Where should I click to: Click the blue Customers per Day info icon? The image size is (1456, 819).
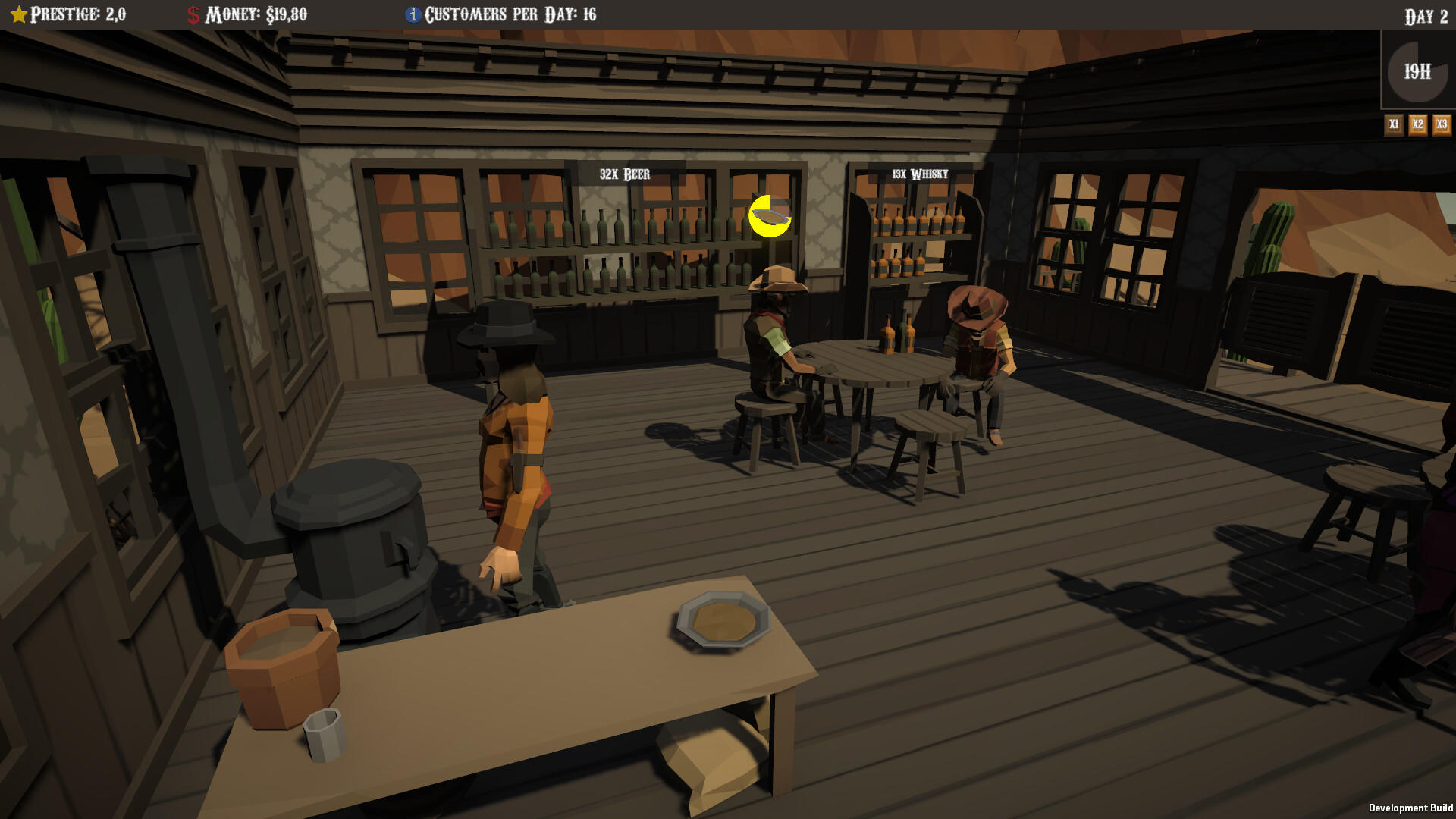413,13
